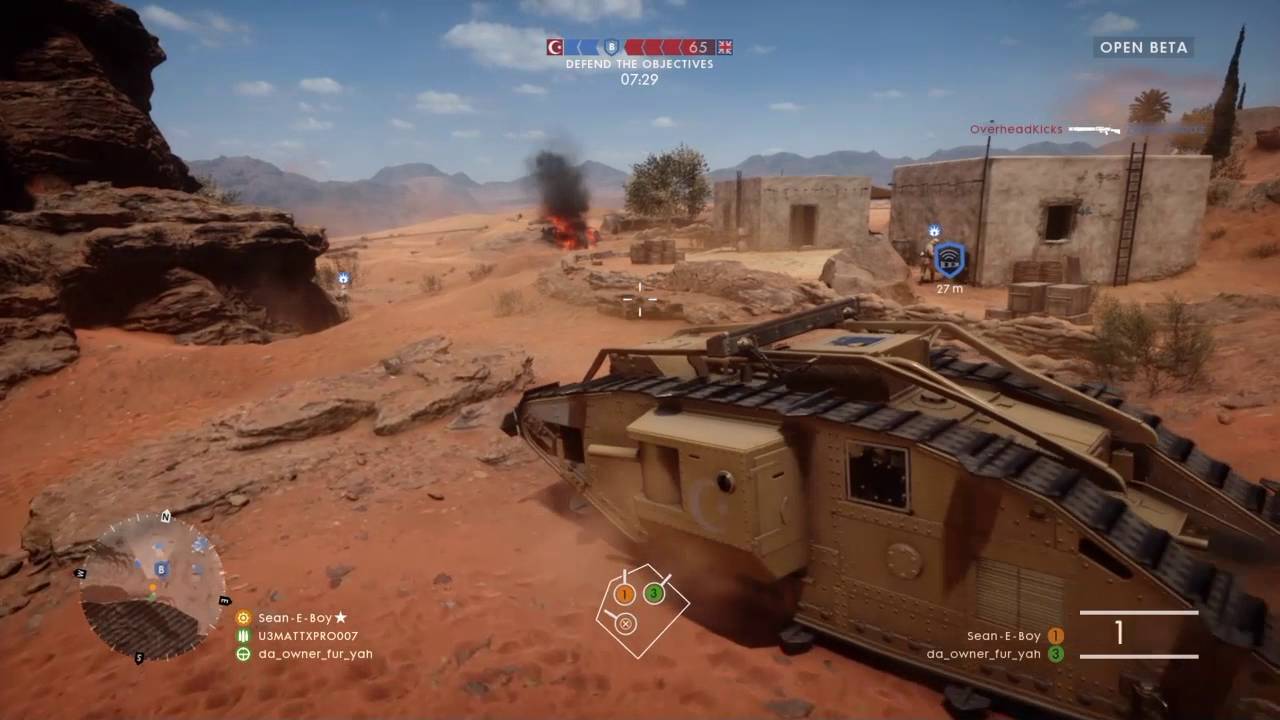Image resolution: width=1280 pixels, height=720 pixels.
Task: Select the Ottoman flag faction icon
Action: pyautogui.click(x=554, y=46)
